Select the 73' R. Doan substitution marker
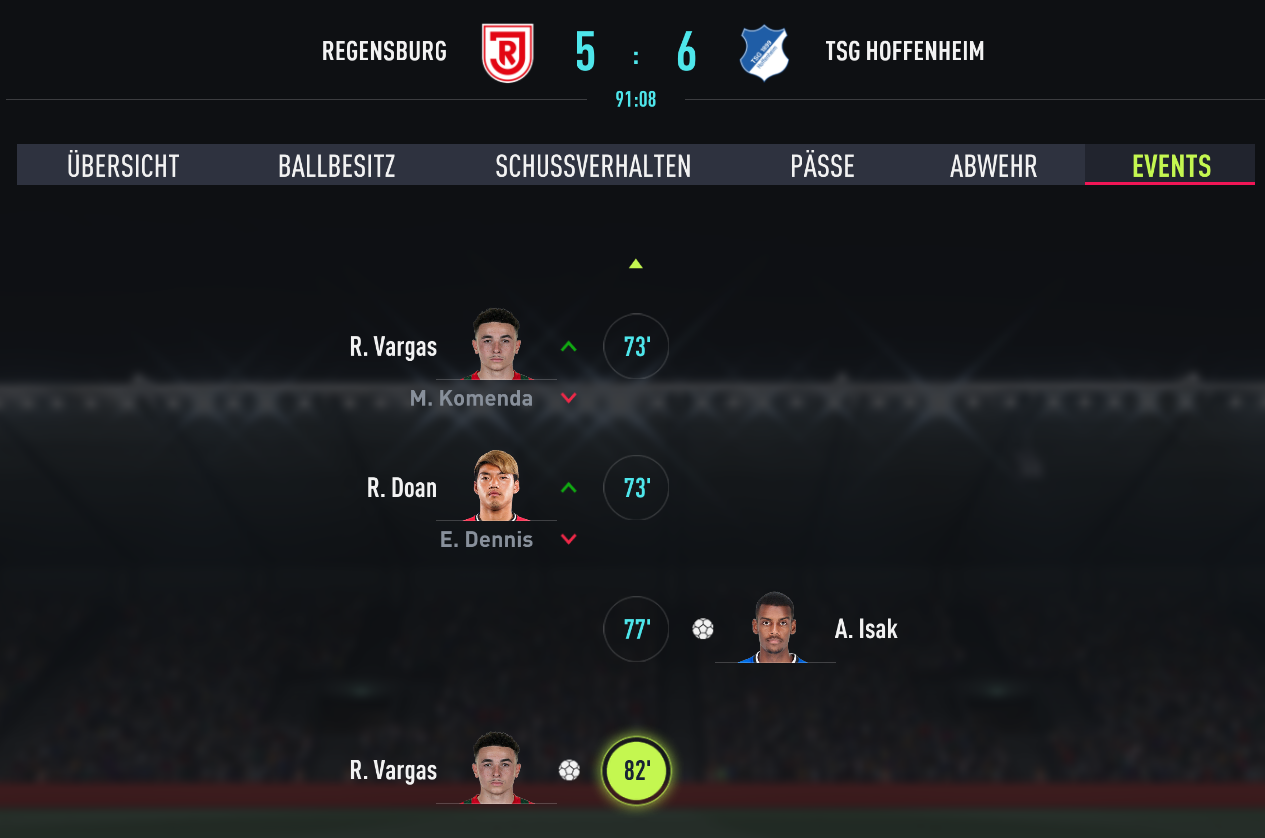 636,488
